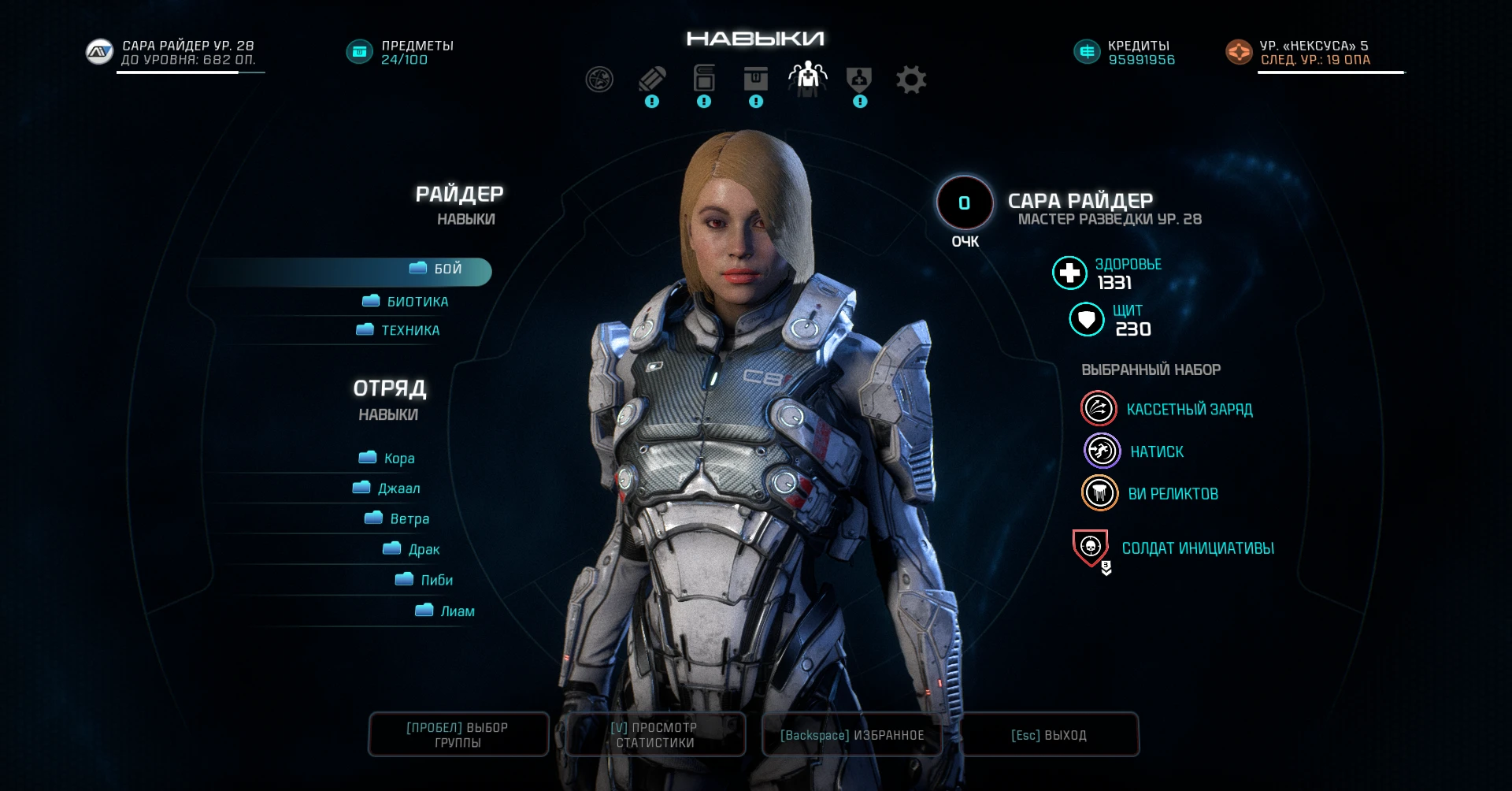Click [Backspace] ИЗБРАННОЕ button
Image resolution: width=1512 pixels, height=791 pixels.
[x=851, y=734]
